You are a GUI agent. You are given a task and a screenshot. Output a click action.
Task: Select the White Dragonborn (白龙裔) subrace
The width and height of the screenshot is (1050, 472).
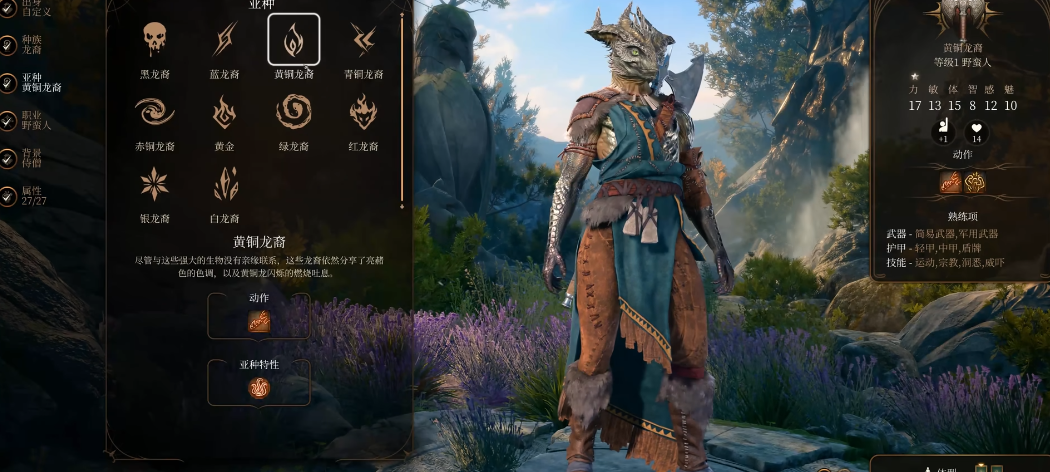coord(225,184)
